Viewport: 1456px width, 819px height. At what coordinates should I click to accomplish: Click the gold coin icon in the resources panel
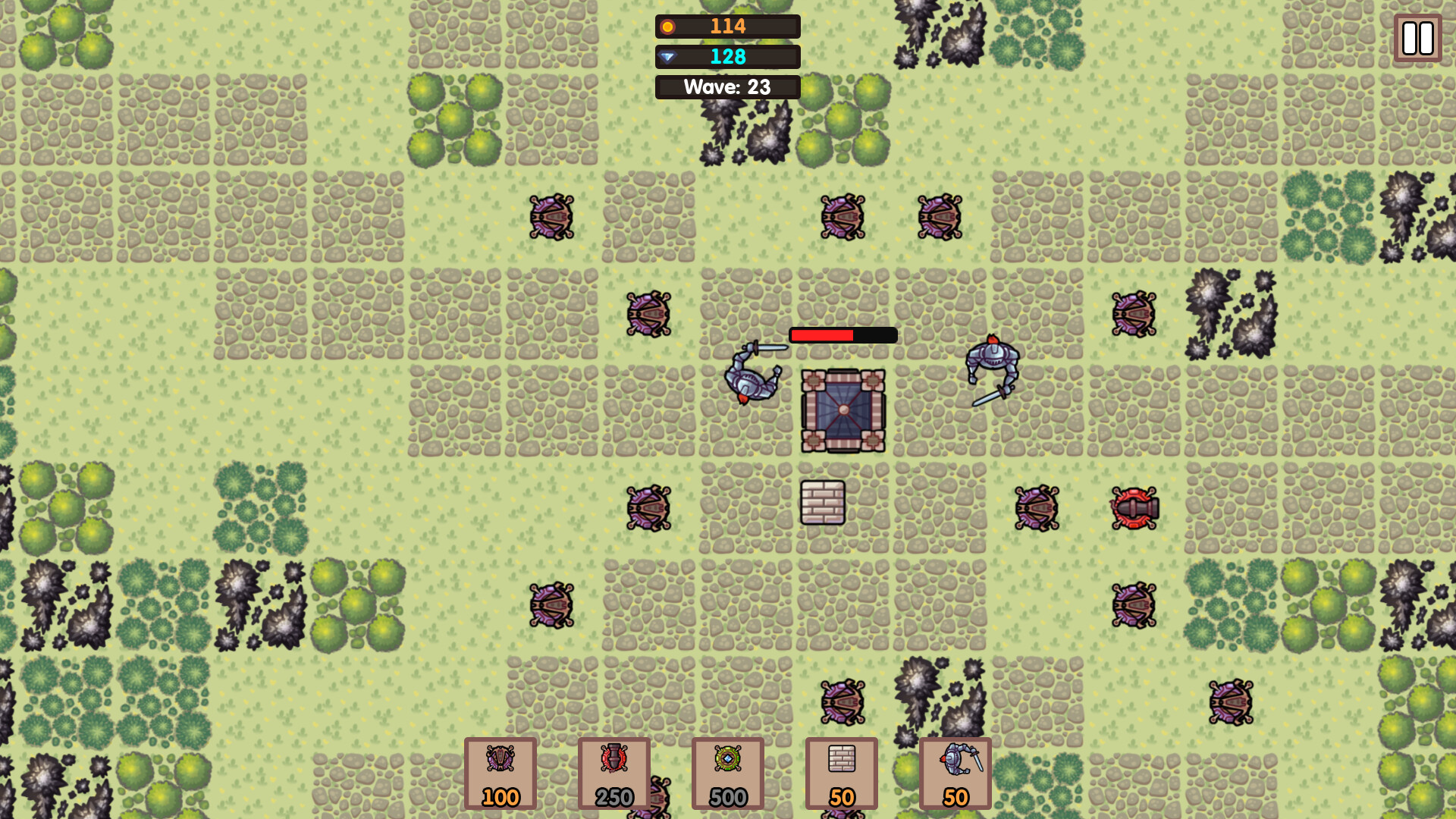pos(669,27)
